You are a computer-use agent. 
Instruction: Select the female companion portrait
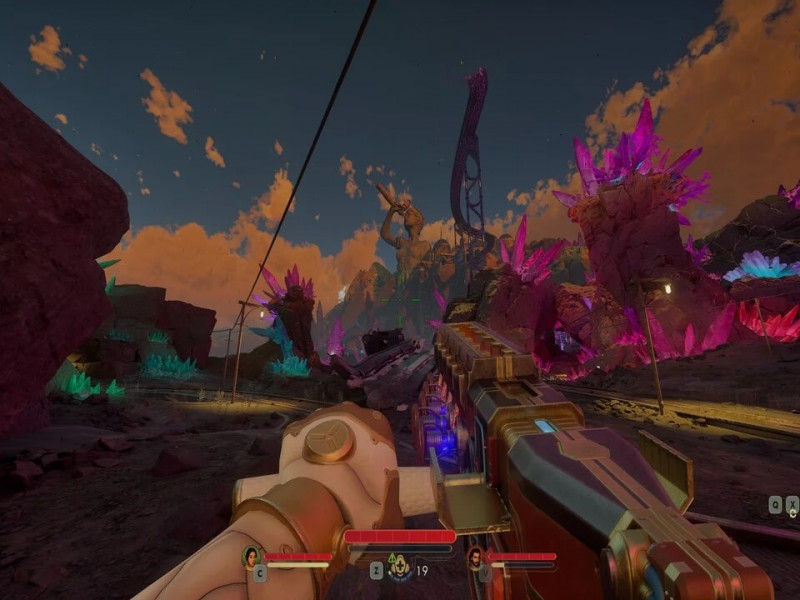(252, 557)
